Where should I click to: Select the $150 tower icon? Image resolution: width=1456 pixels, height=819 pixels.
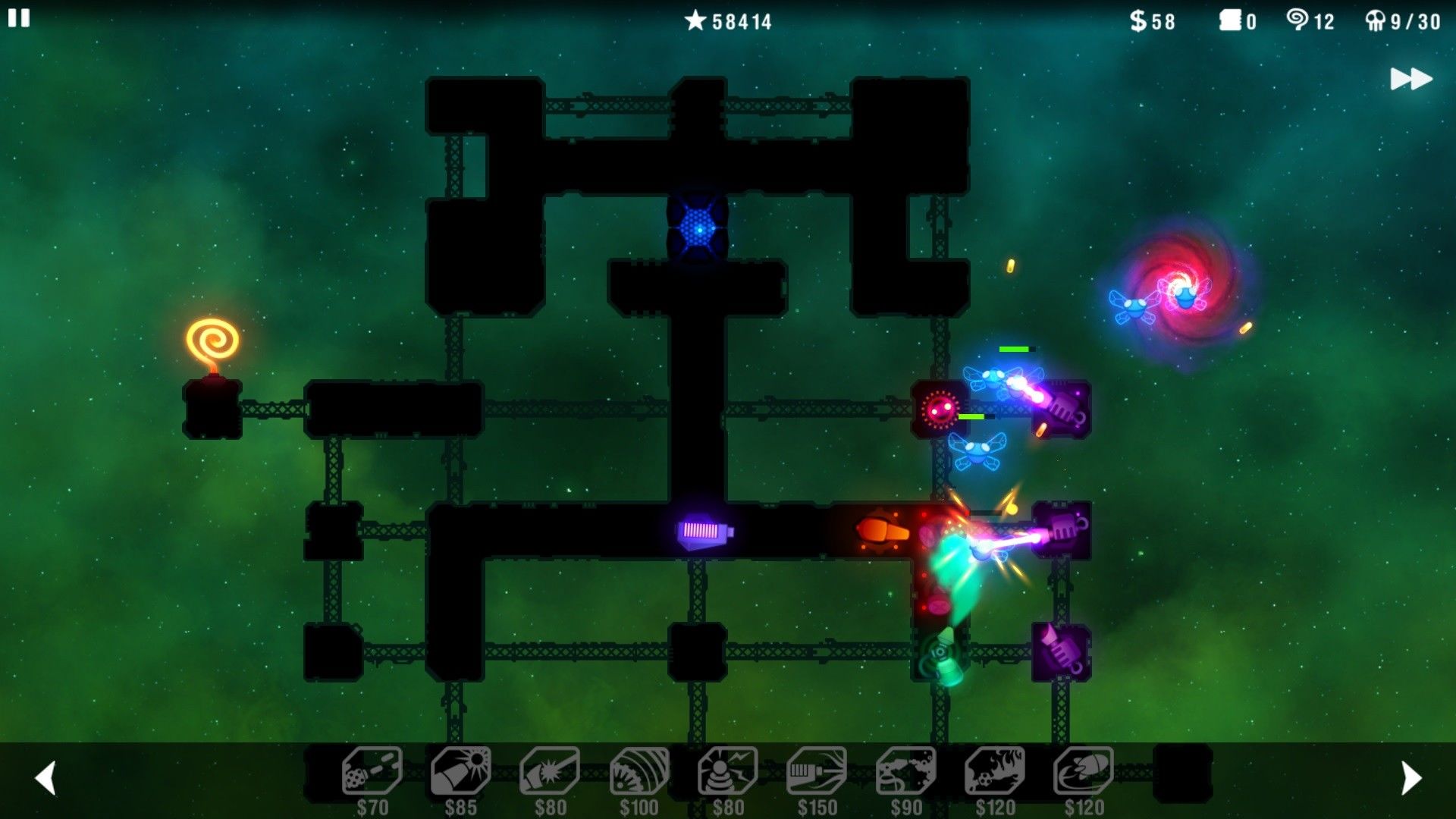click(817, 771)
